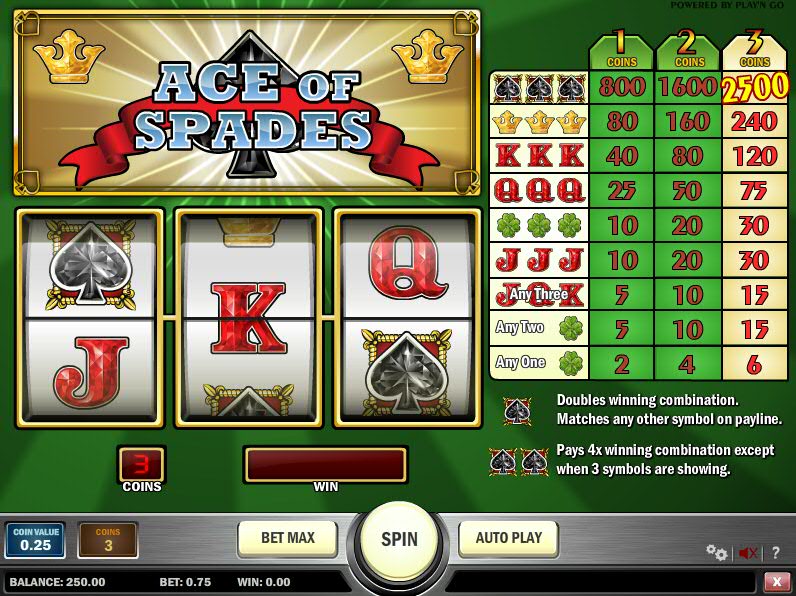
Task: Start AUTO PLAY mode
Action: tap(508, 538)
